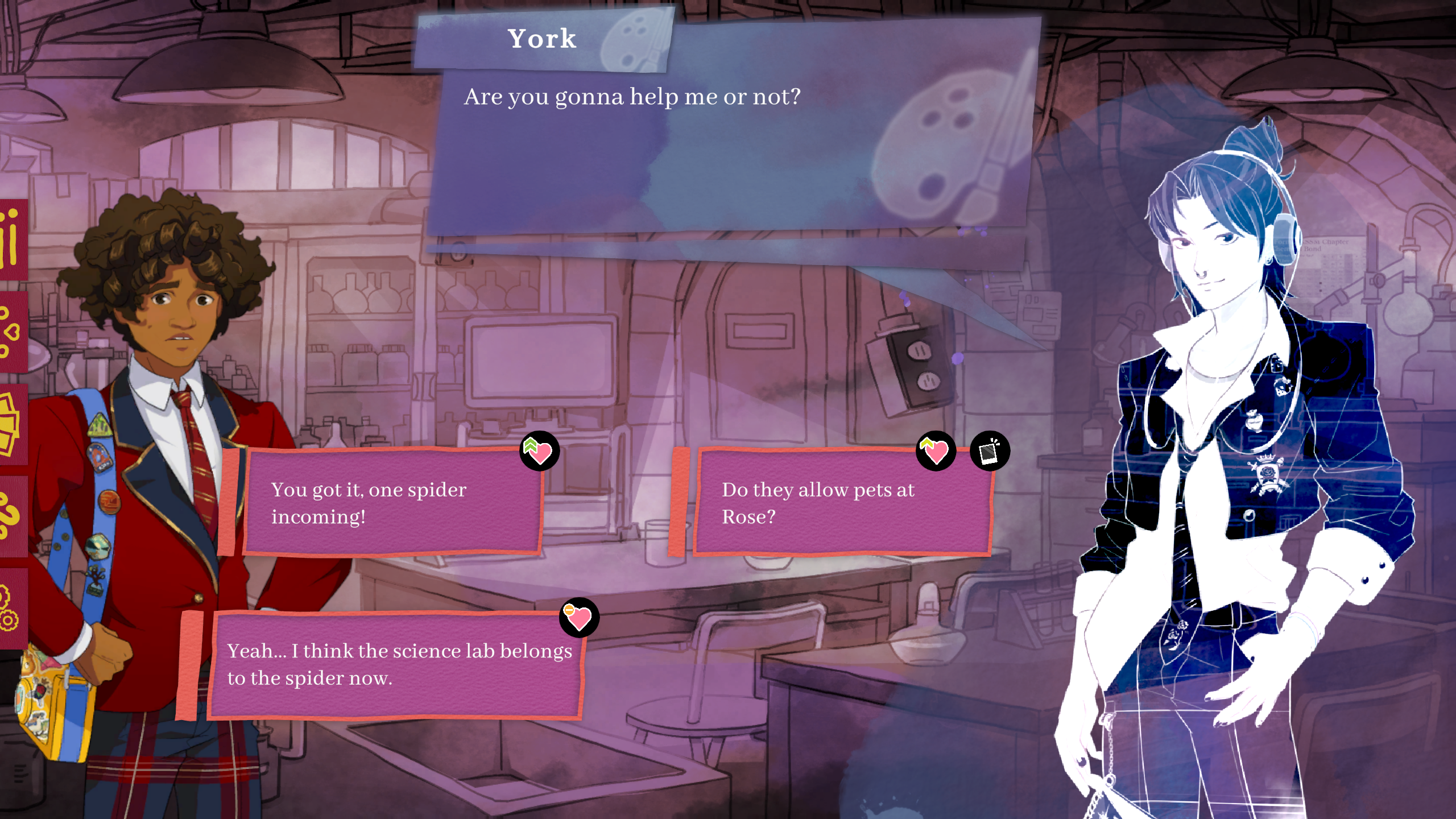Viewport: 1456px width, 819px height.
Task: Open the topmost two-figures side tab
Action: [11, 239]
